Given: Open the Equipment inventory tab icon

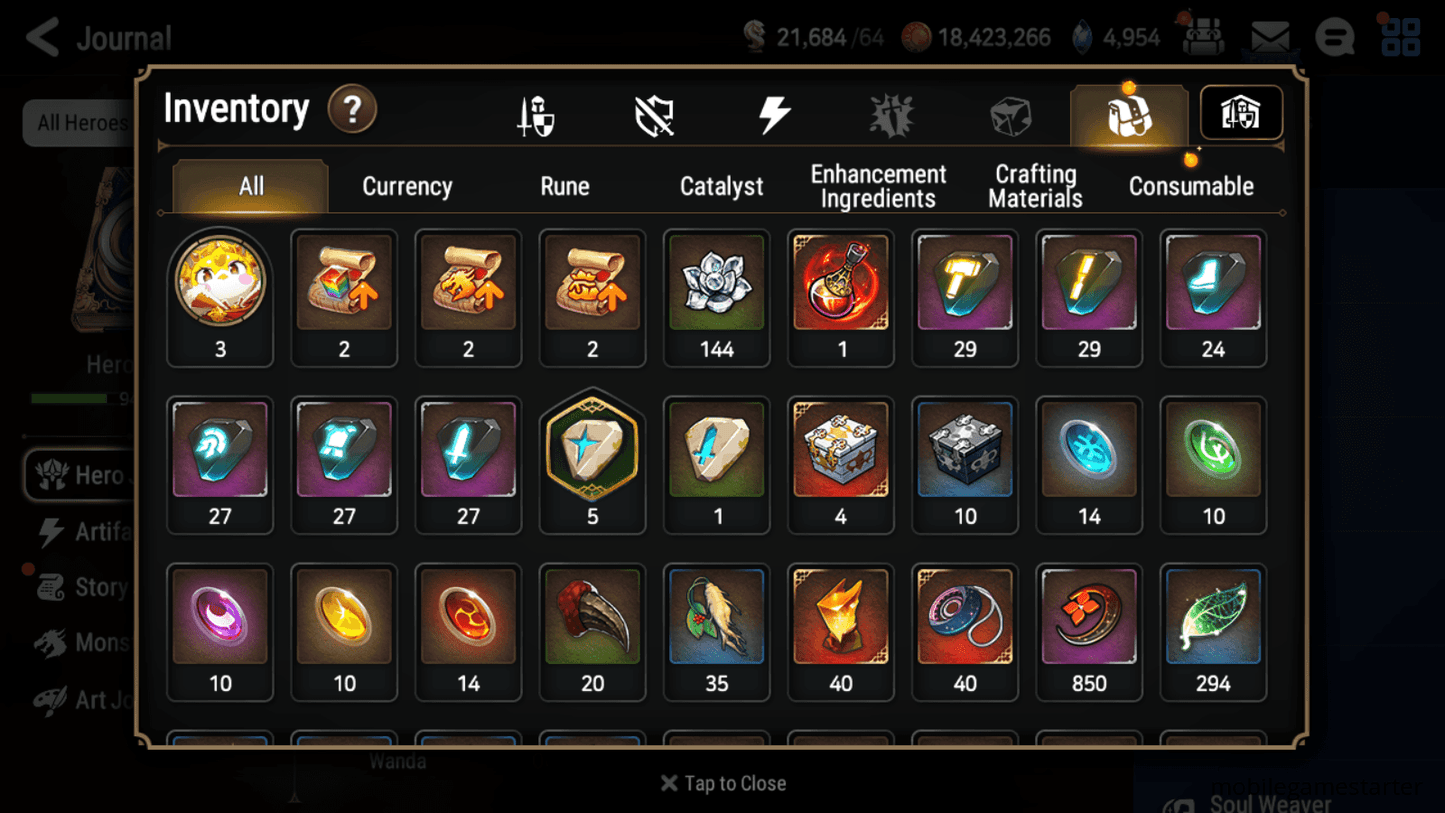Looking at the screenshot, I should pyautogui.click(x=536, y=113).
